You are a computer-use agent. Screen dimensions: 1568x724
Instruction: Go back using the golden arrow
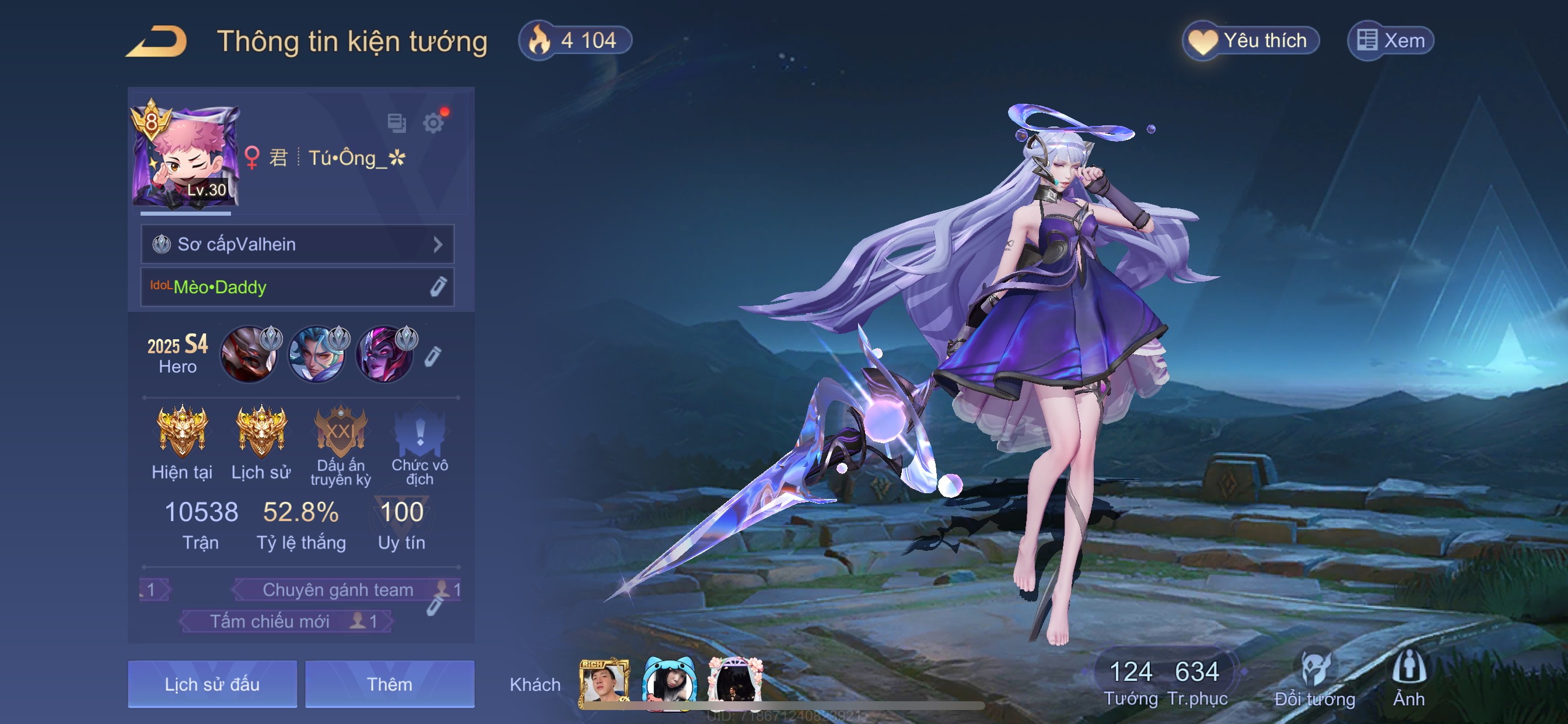click(x=157, y=41)
